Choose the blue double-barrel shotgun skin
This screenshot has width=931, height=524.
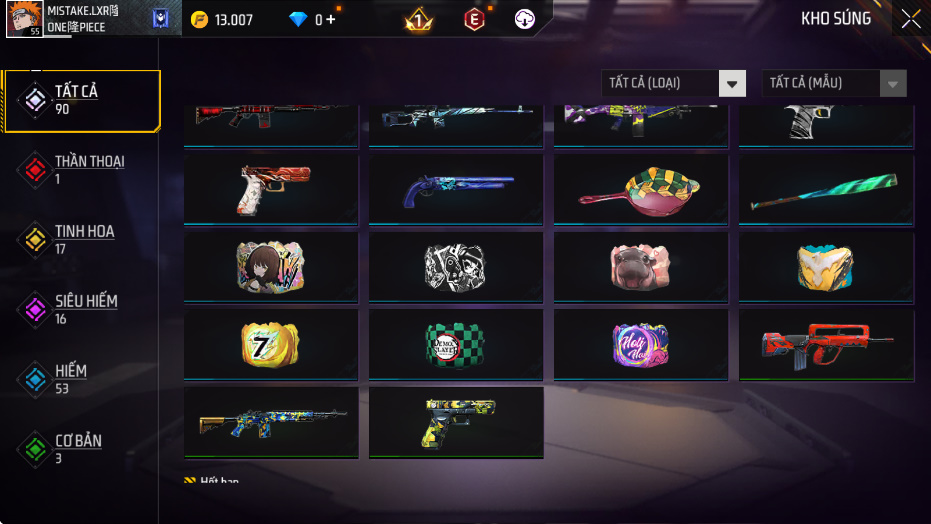455,190
